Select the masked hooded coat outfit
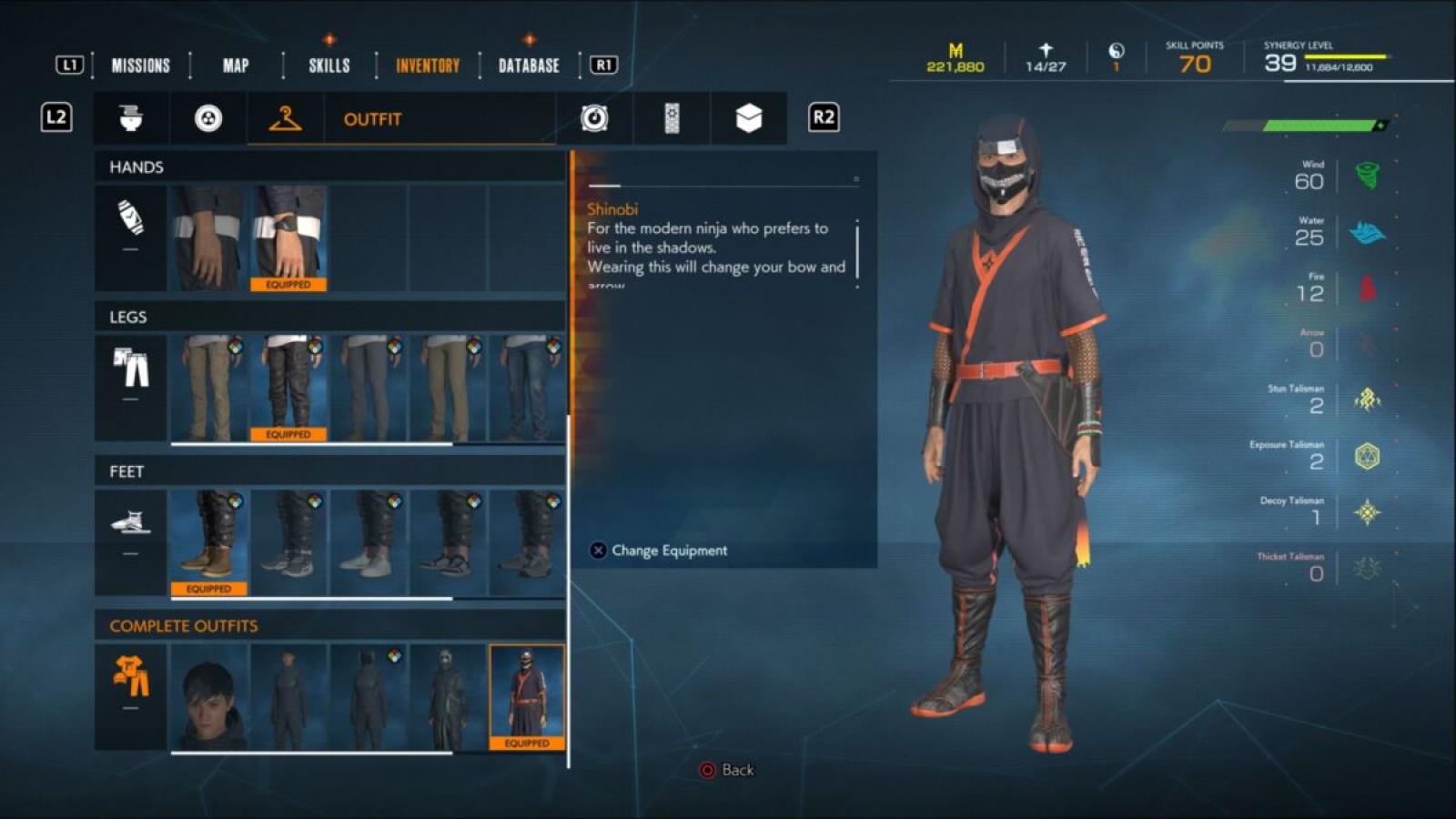This screenshot has height=819, width=1456. 447,696
